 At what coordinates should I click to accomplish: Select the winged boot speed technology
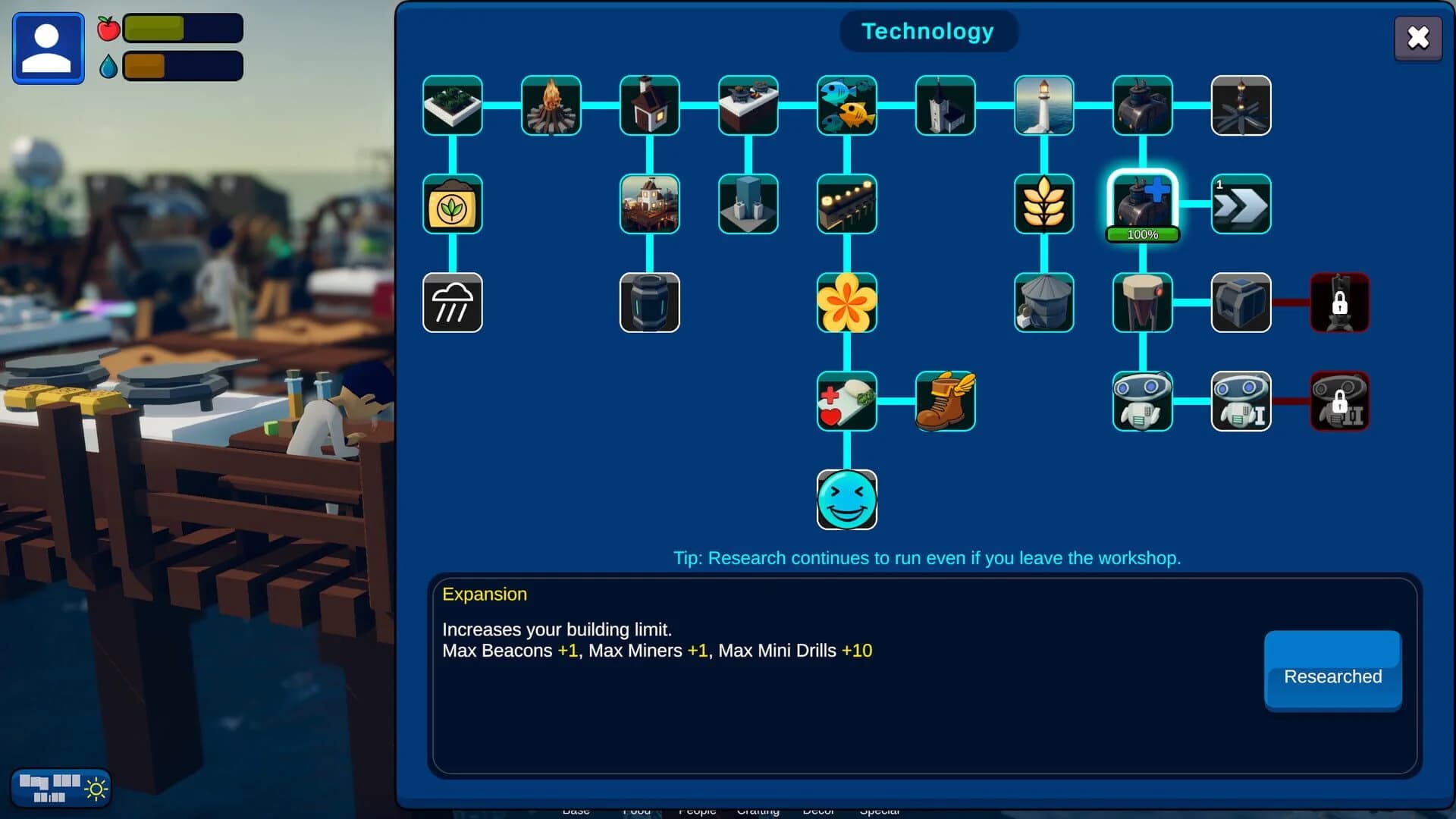tap(946, 402)
